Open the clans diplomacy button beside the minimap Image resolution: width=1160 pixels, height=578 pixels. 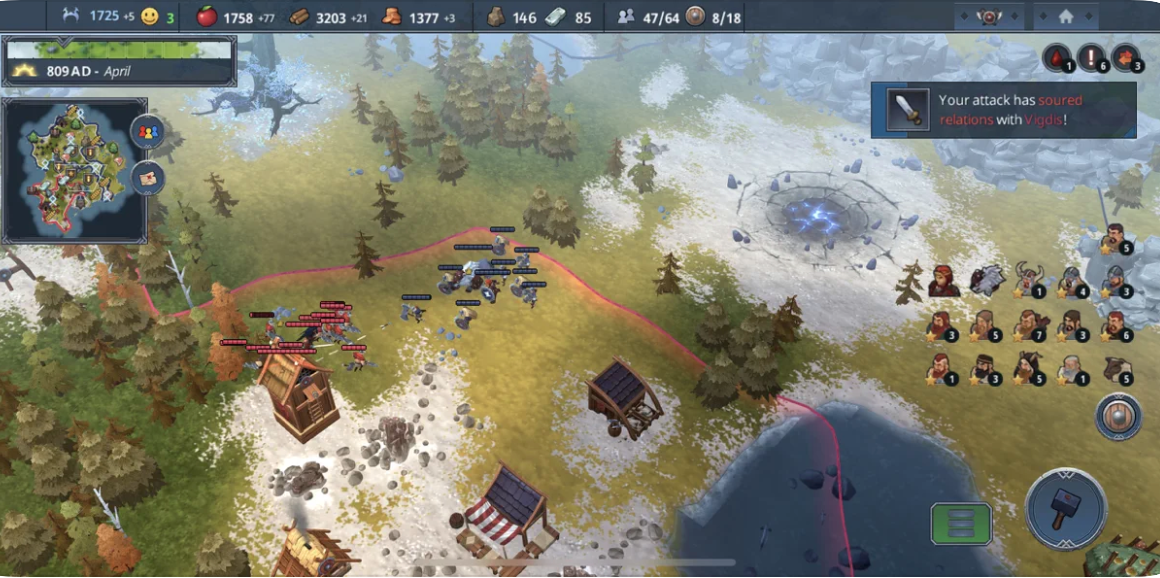[148, 132]
